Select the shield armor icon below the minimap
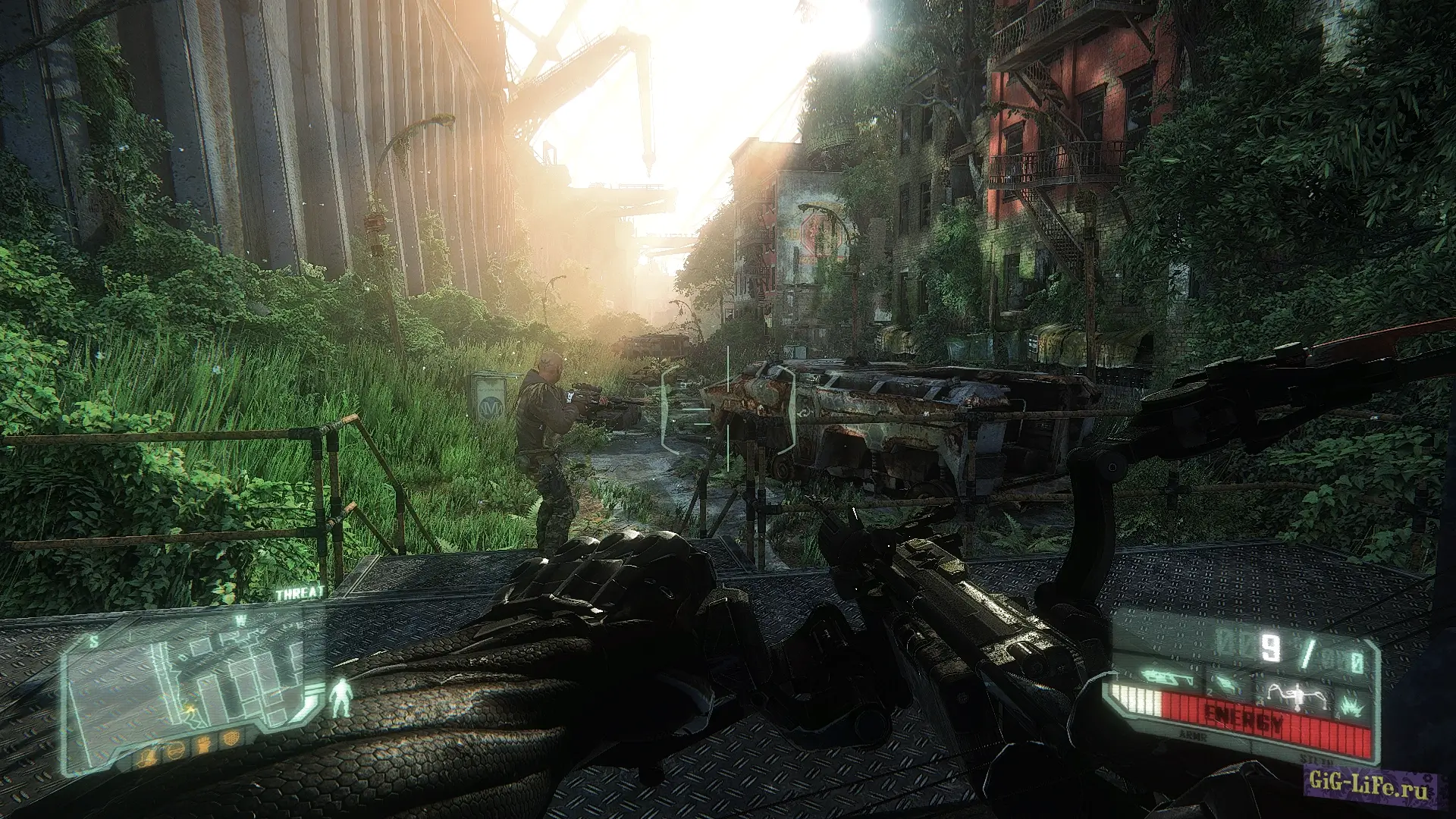 232,736
